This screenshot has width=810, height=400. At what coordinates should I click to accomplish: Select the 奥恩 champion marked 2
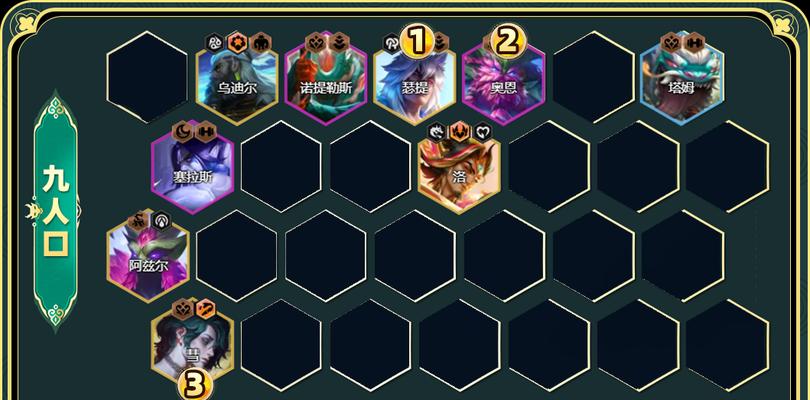[503, 78]
